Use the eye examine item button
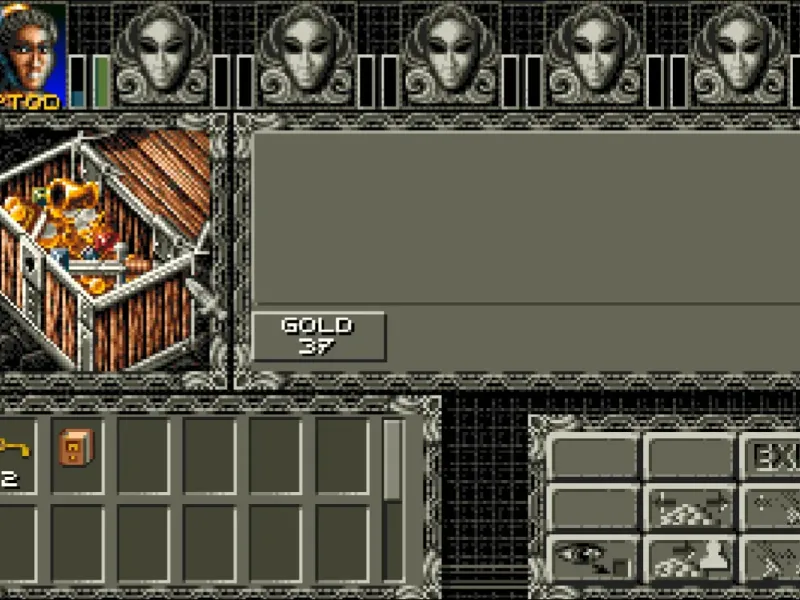Image resolution: width=800 pixels, height=600 pixels. pos(592,558)
